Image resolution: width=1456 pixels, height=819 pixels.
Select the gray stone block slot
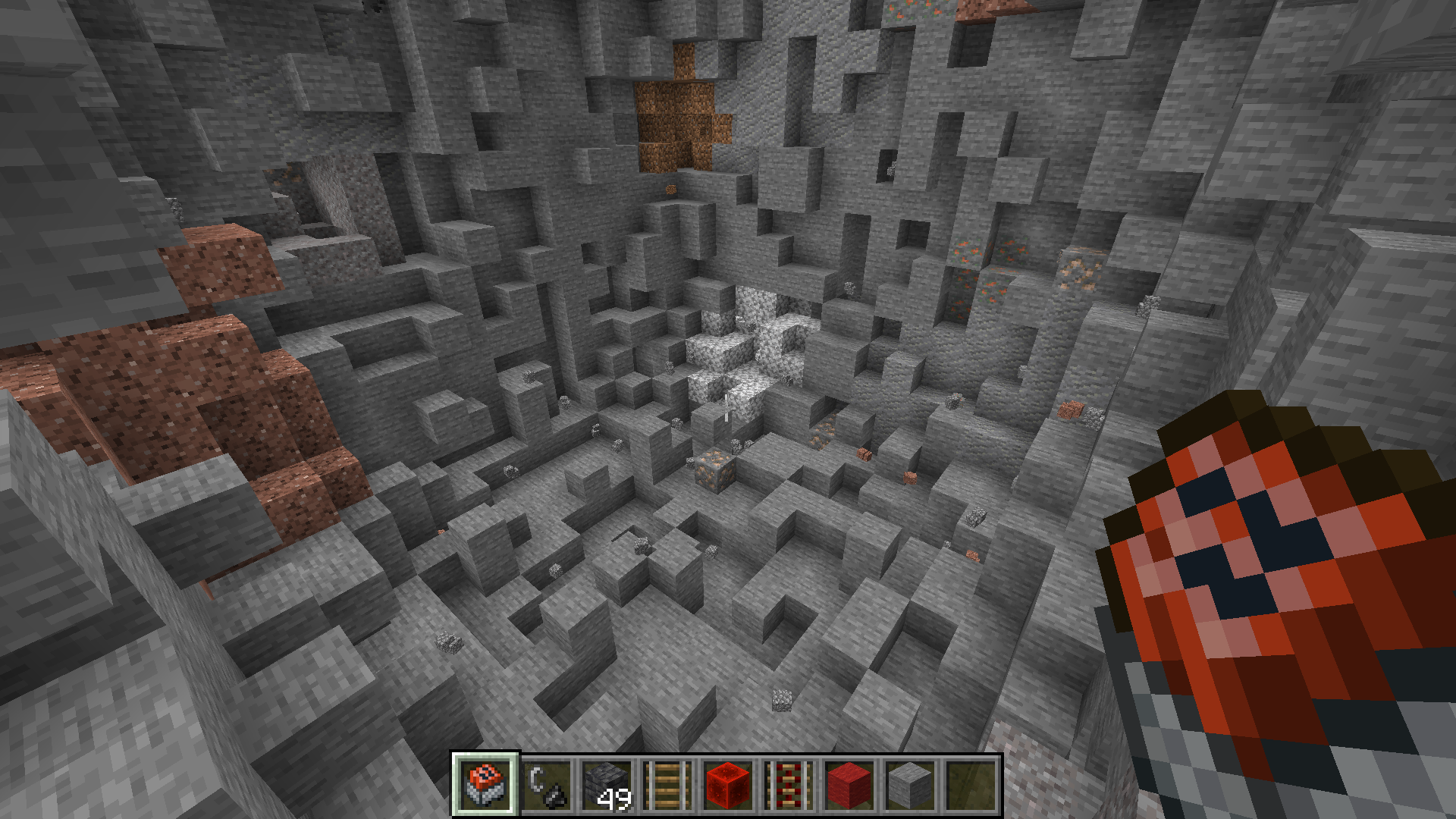click(910, 785)
